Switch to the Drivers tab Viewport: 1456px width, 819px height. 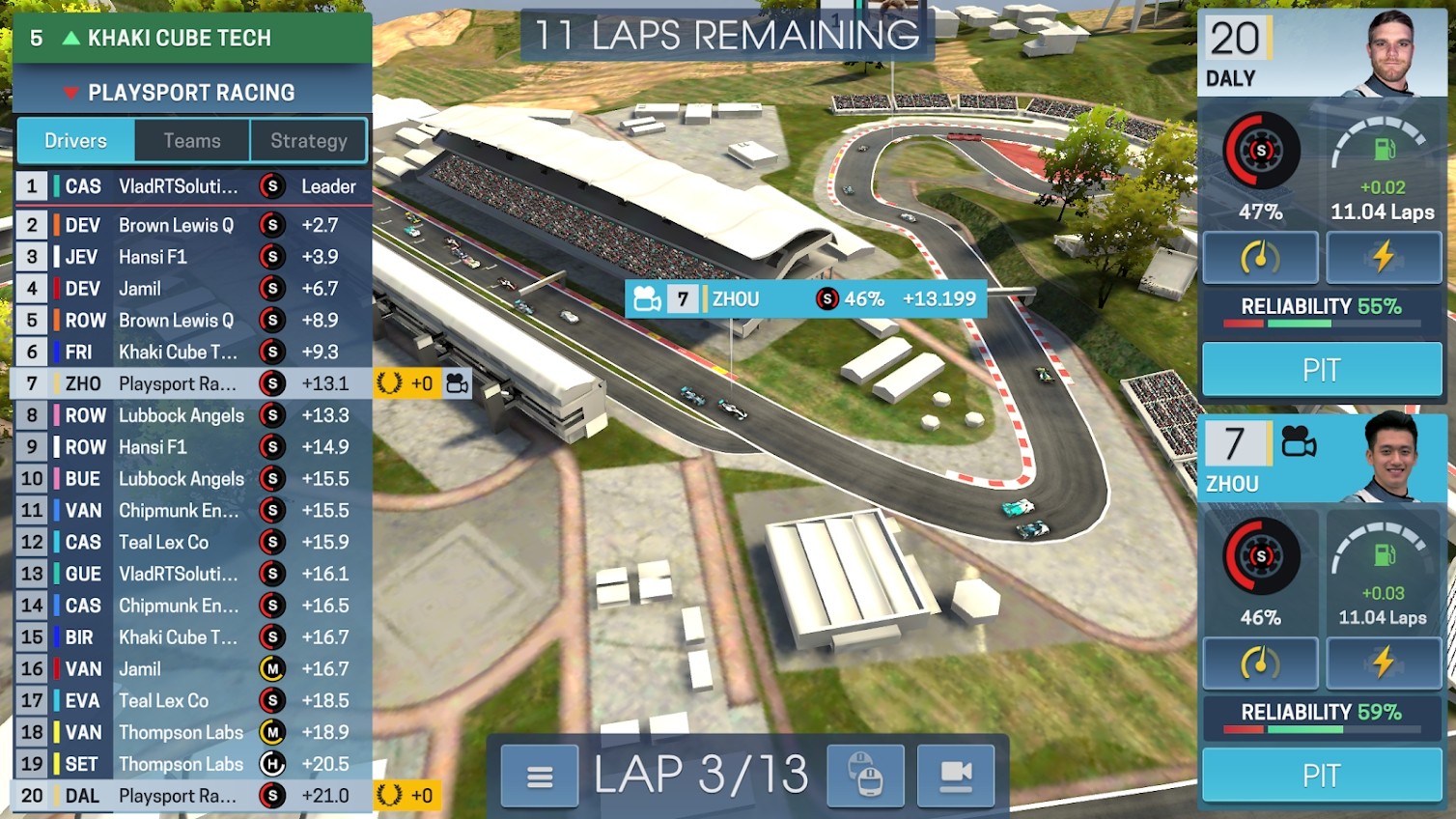coord(75,141)
